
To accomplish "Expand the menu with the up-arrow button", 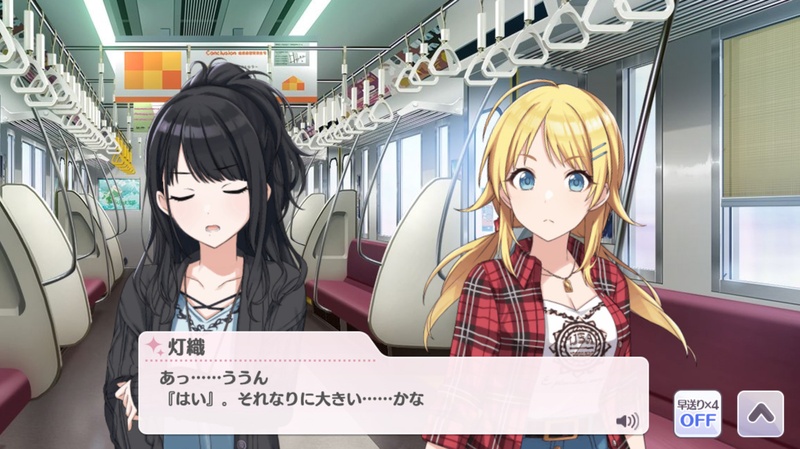I will (759, 412).
